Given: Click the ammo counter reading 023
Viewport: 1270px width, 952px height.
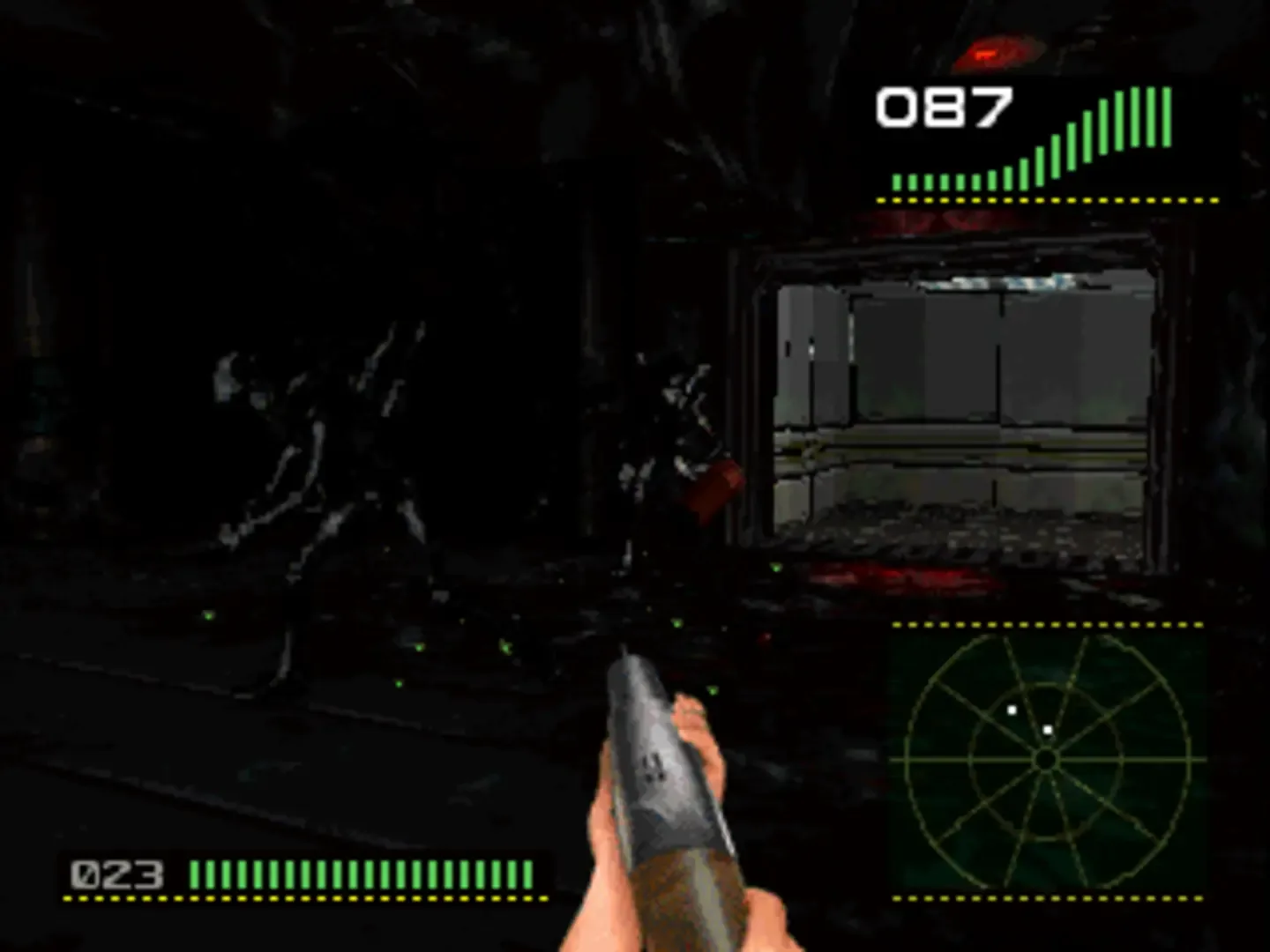Looking at the screenshot, I should coord(116,875).
